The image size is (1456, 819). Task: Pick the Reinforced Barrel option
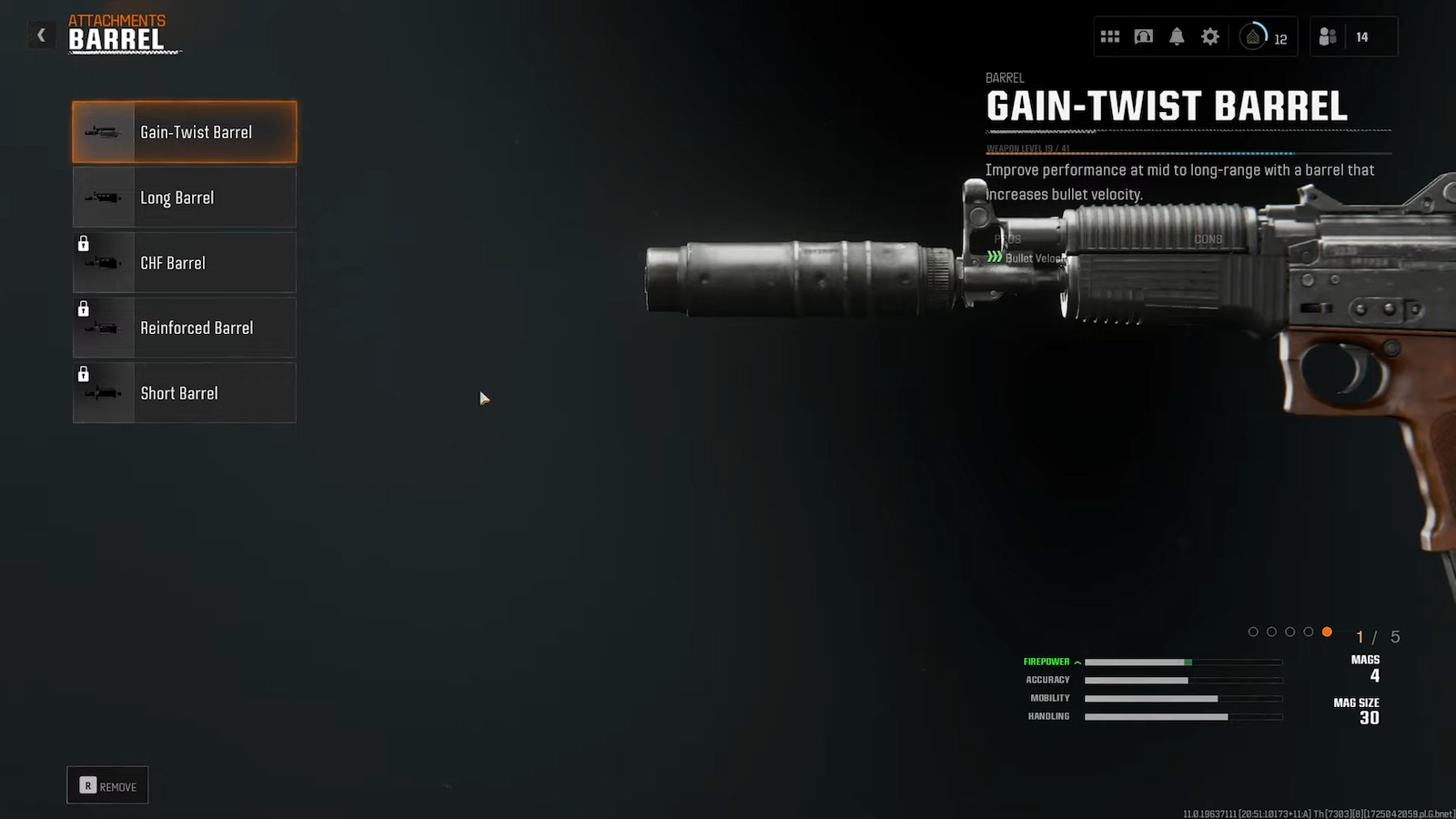tap(185, 328)
